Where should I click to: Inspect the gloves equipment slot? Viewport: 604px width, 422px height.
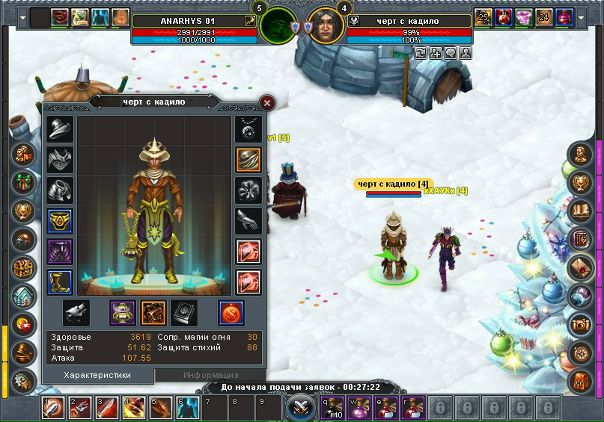[x=248, y=220]
